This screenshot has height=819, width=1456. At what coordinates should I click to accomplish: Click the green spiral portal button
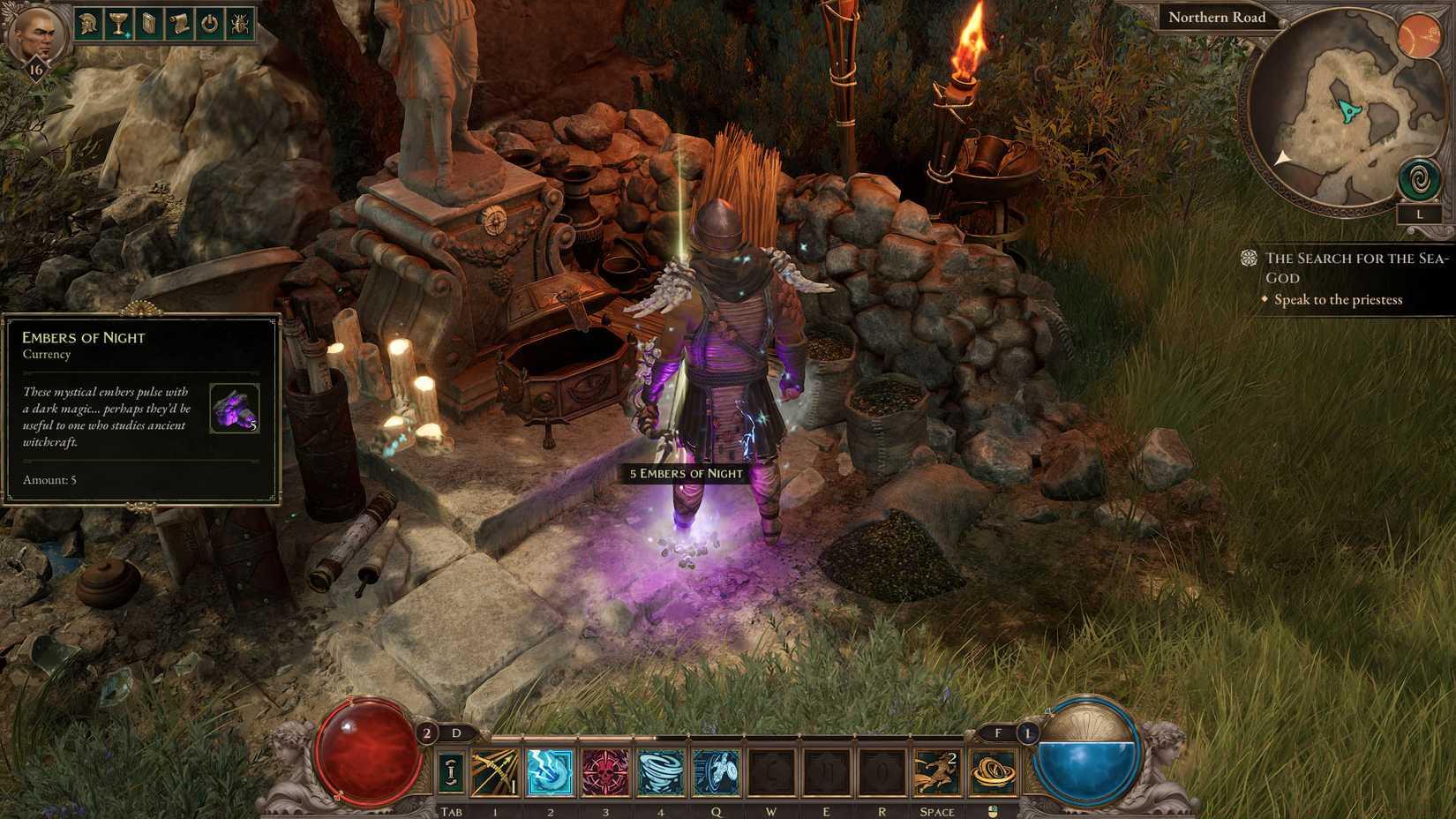coord(1420,181)
